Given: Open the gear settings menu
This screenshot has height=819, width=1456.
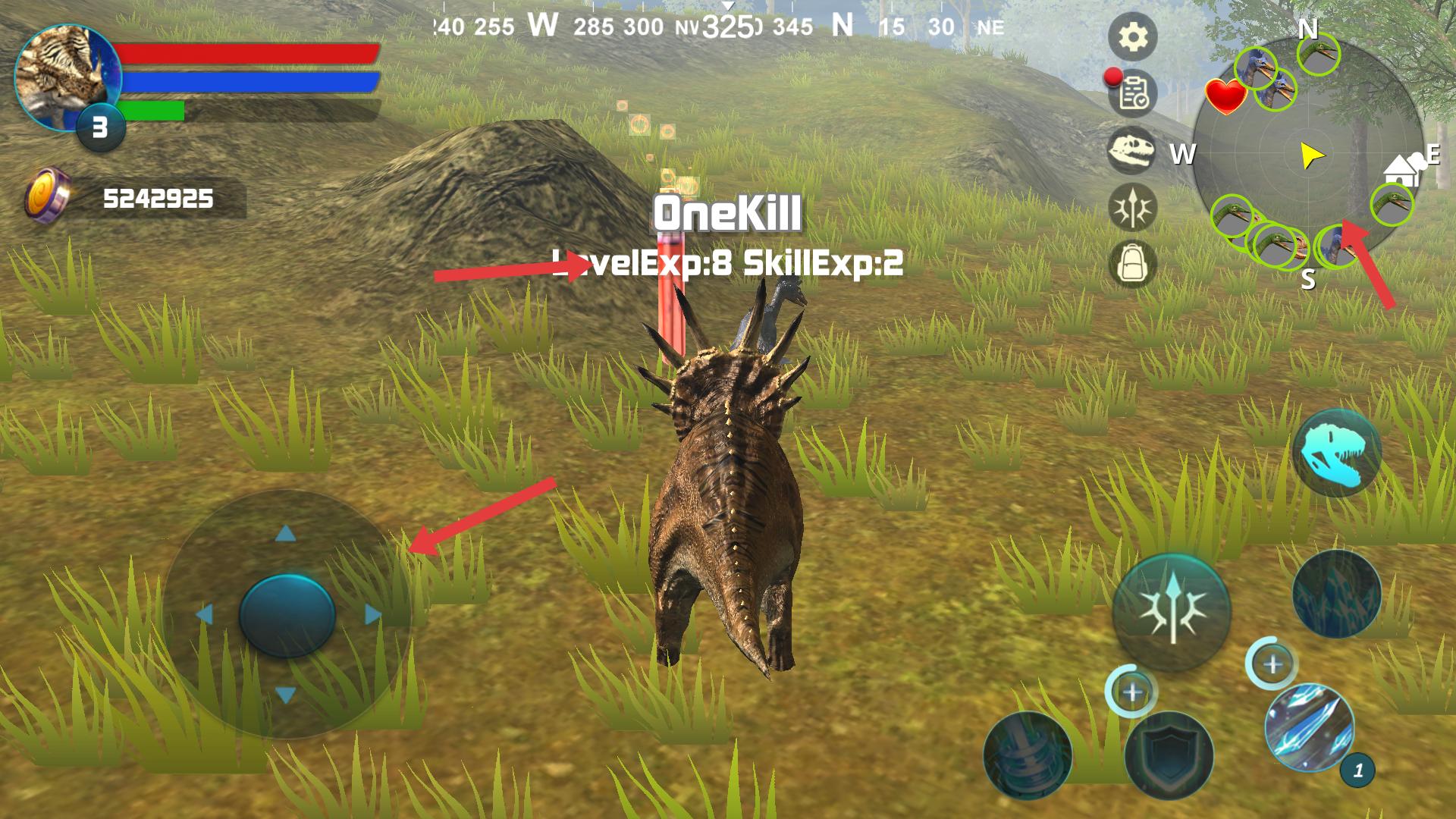Looking at the screenshot, I should pos(1132,36).
